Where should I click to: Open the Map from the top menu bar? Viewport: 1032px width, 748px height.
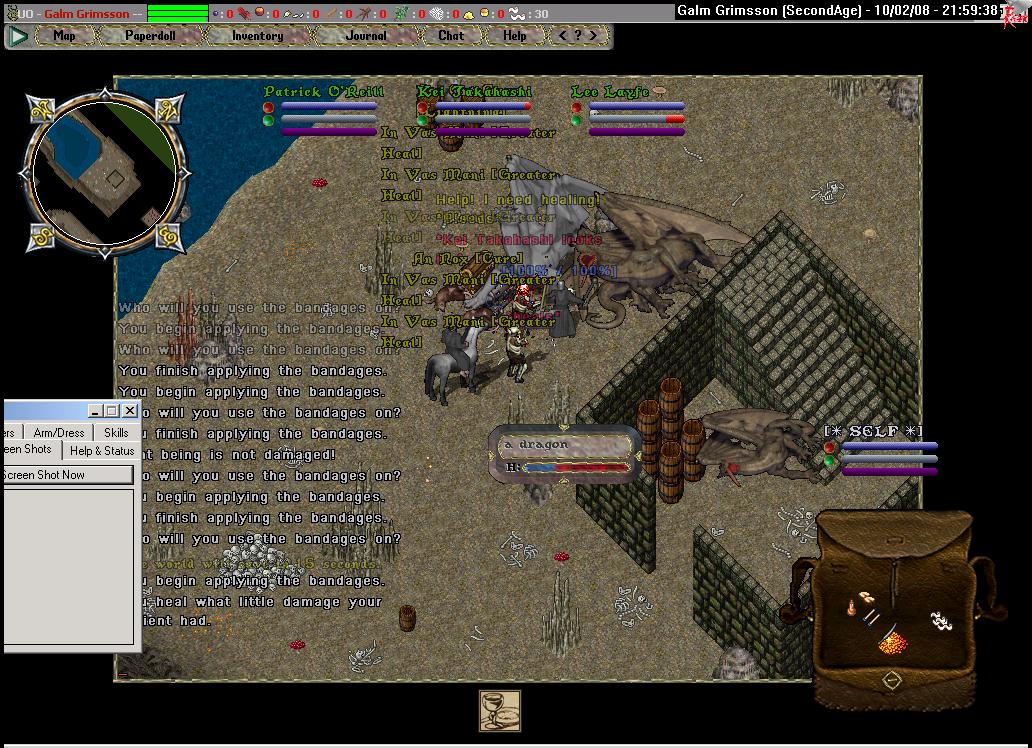tap(64, 36)
